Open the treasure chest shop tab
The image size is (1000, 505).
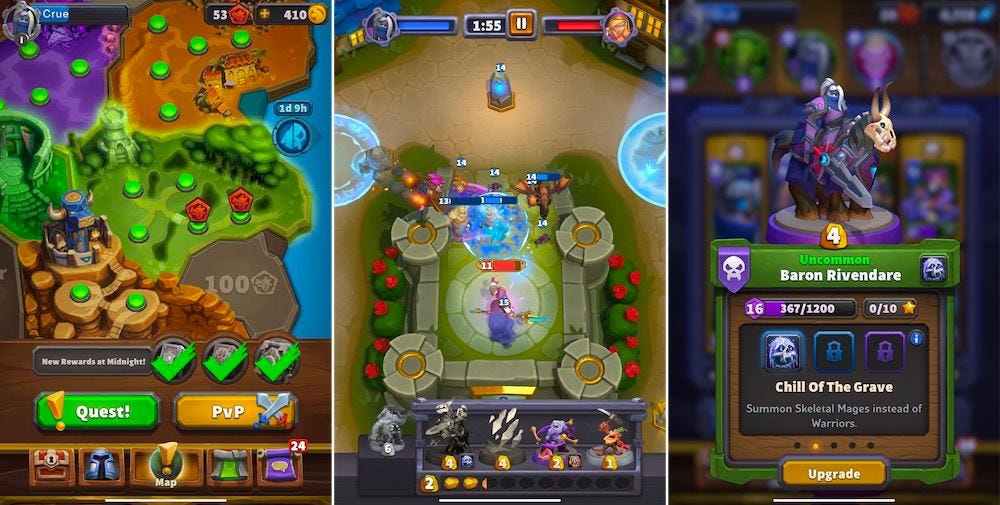click(52, 467)
